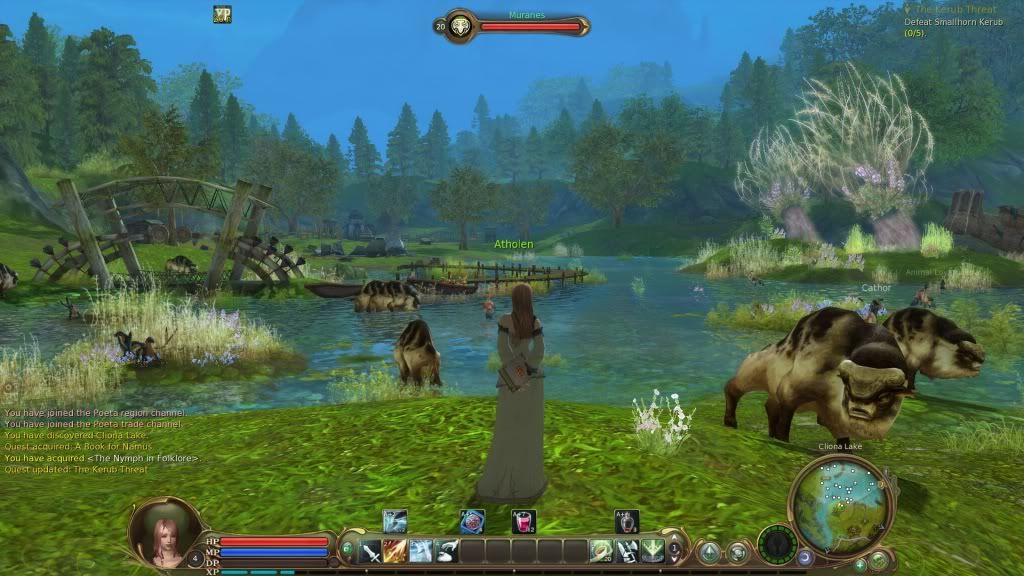Image resolution: width=1024 pixels, height=576 pixels.
Task: Switch hotbar page with the number selector
Action: [676, 549]
